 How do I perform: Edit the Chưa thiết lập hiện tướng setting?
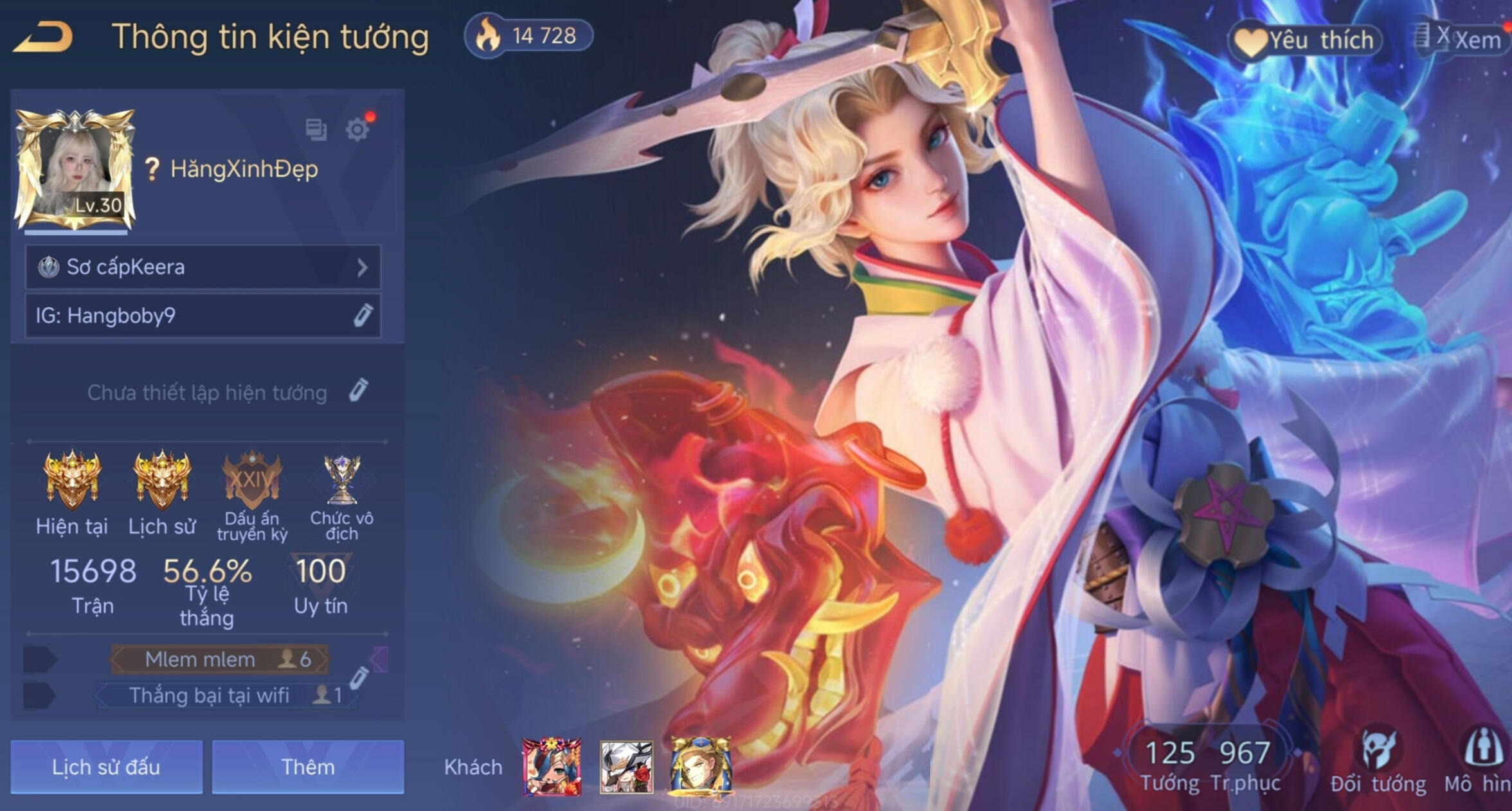[359, 391]
